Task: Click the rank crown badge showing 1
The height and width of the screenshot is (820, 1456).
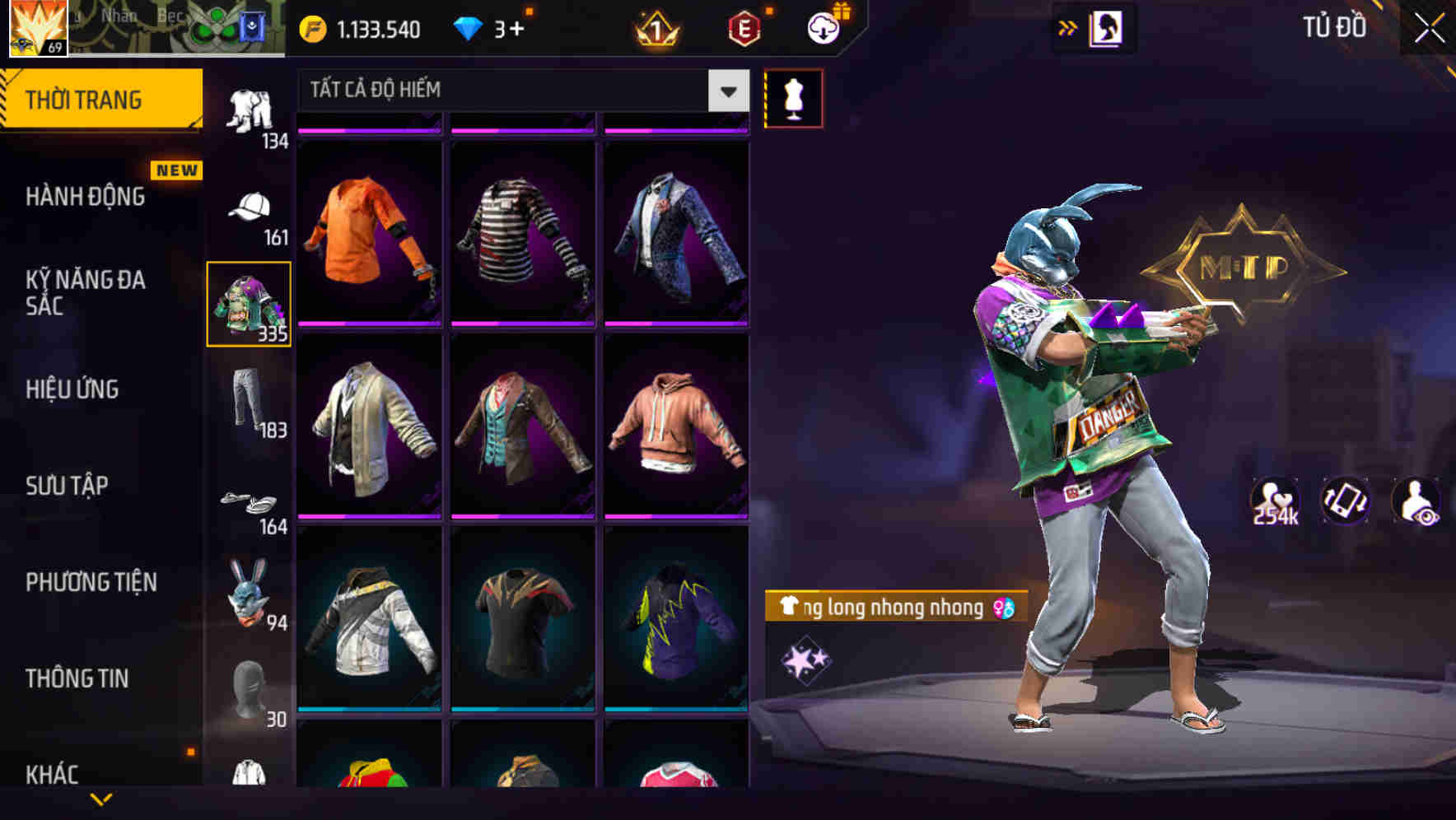Action: point(653,27)
